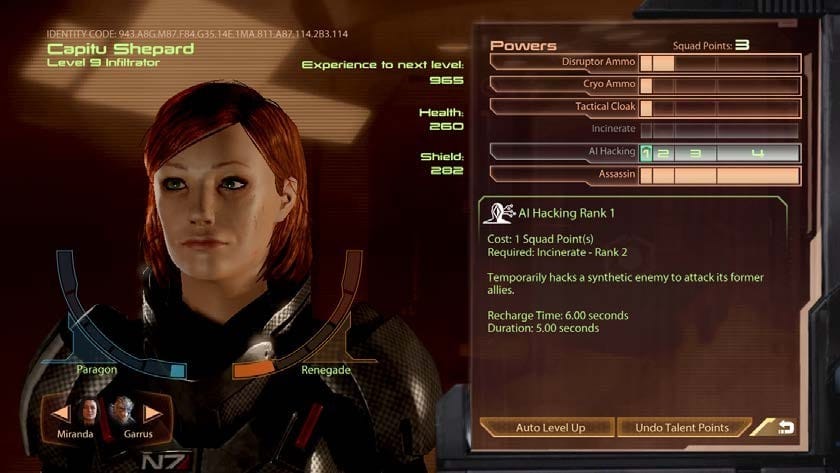This screenshot has height=473, width=840.
Task: Switch to Garrus's squad portrait
Action: pos(122,411)
